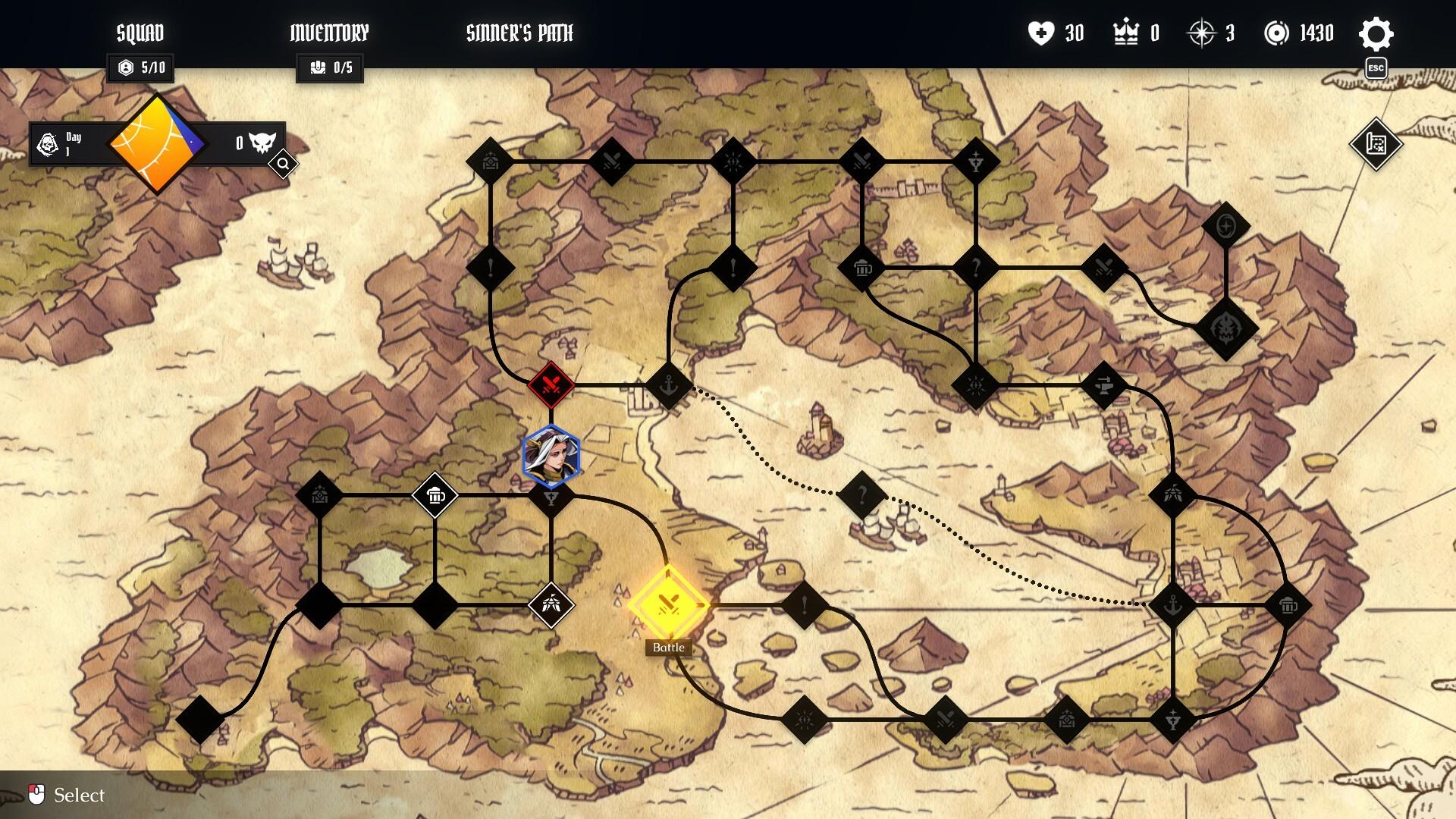The image size is (1456, 819).
Task: Click the coin currency display showing 1430
Action: coord(1302,33)
